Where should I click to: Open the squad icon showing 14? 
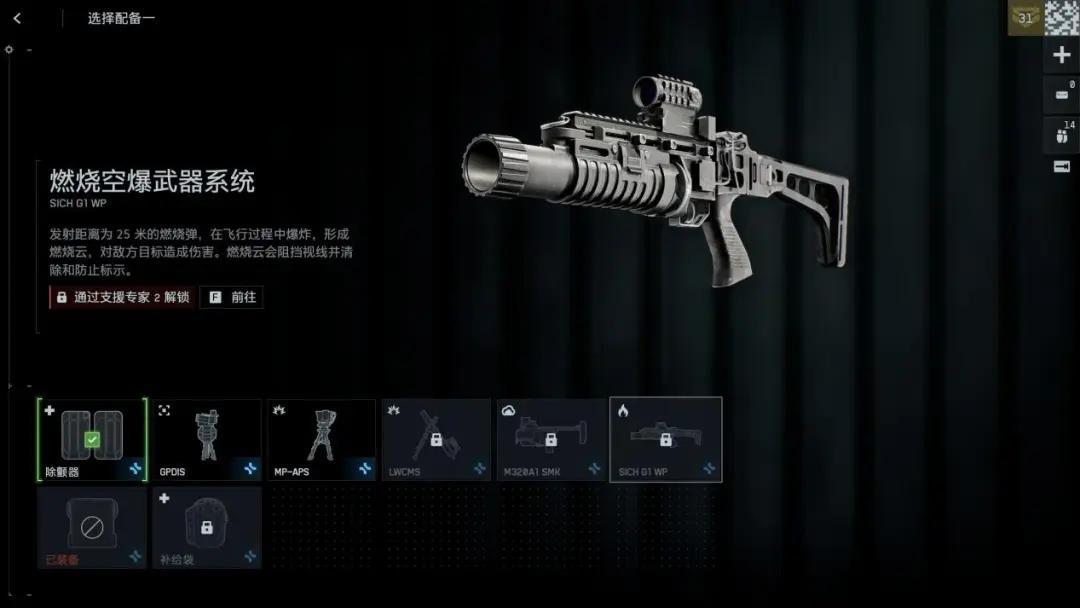pos(1061,134)
